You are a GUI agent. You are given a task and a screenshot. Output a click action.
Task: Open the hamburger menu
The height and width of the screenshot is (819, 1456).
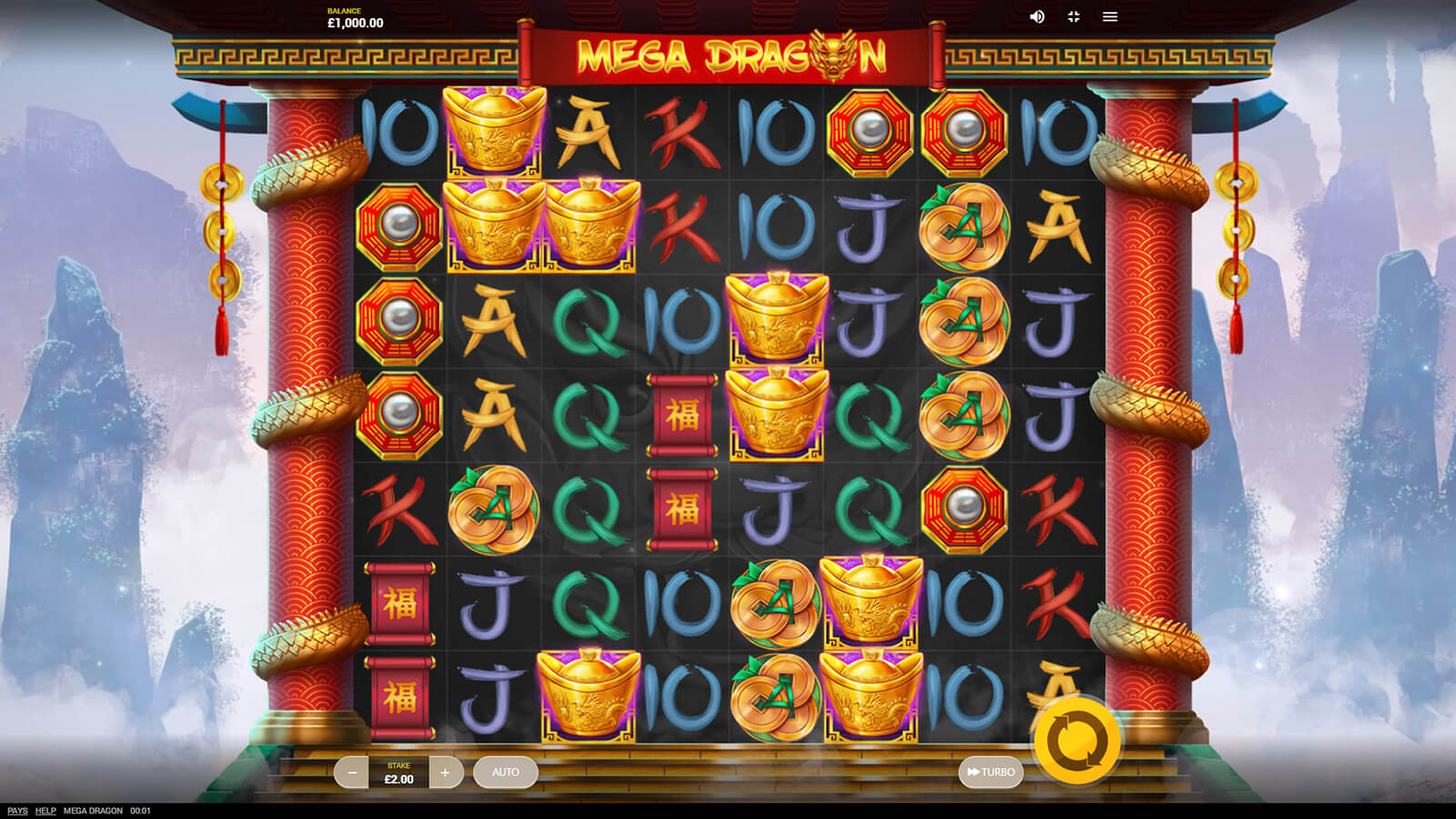(1110, 17)
